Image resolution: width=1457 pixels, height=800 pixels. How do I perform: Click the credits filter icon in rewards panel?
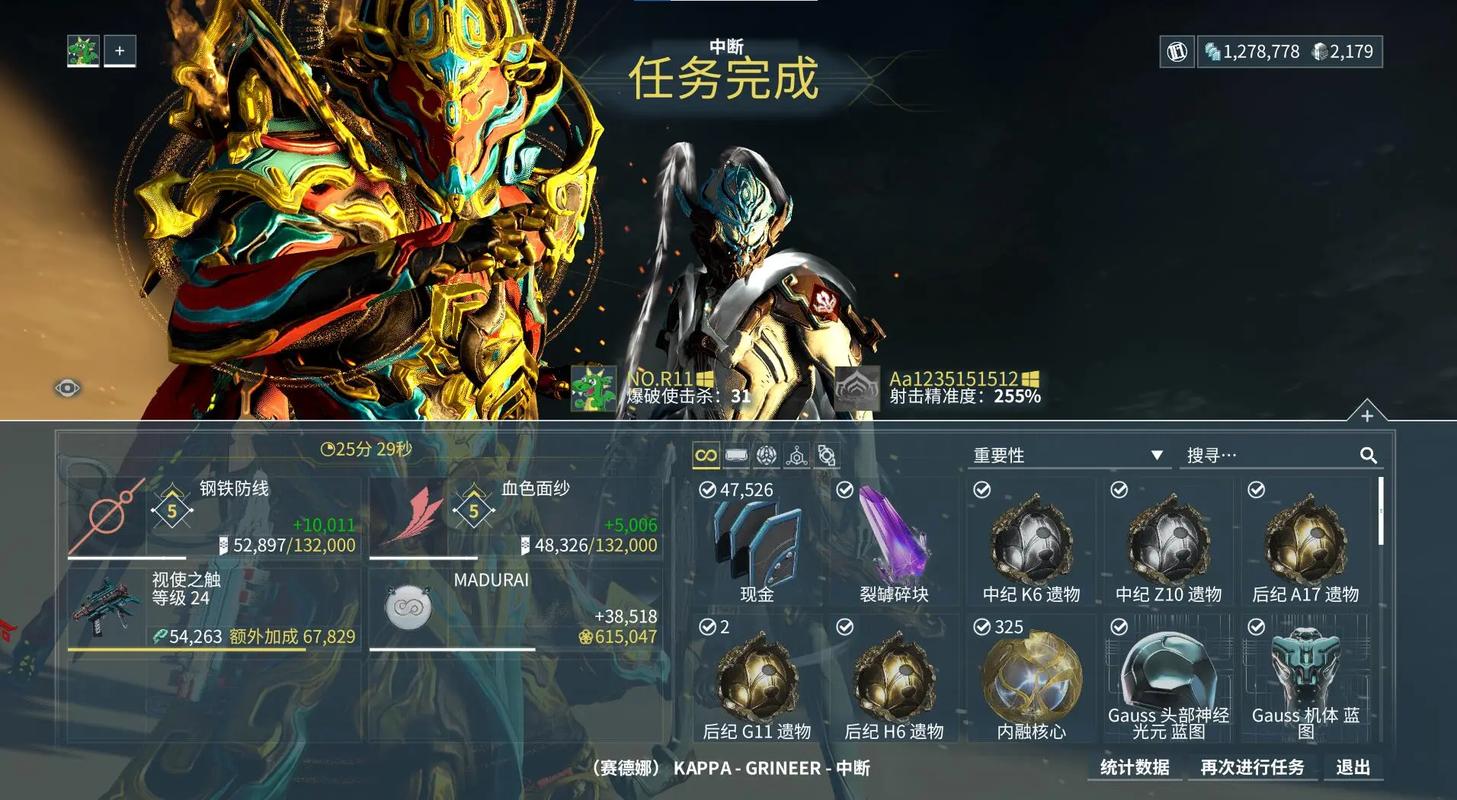pos(736,454)
